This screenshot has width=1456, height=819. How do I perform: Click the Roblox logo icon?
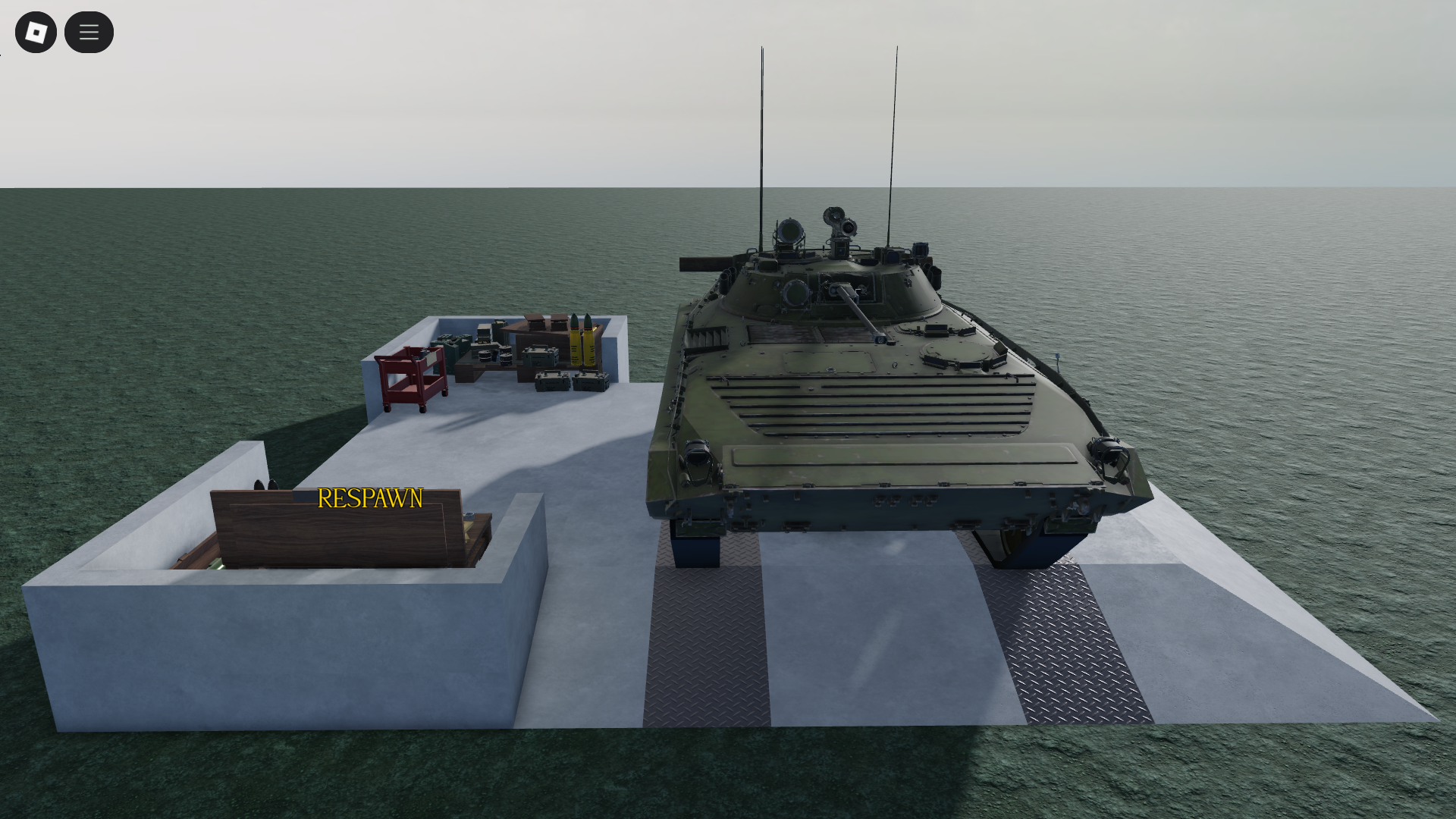click(36, 32)
